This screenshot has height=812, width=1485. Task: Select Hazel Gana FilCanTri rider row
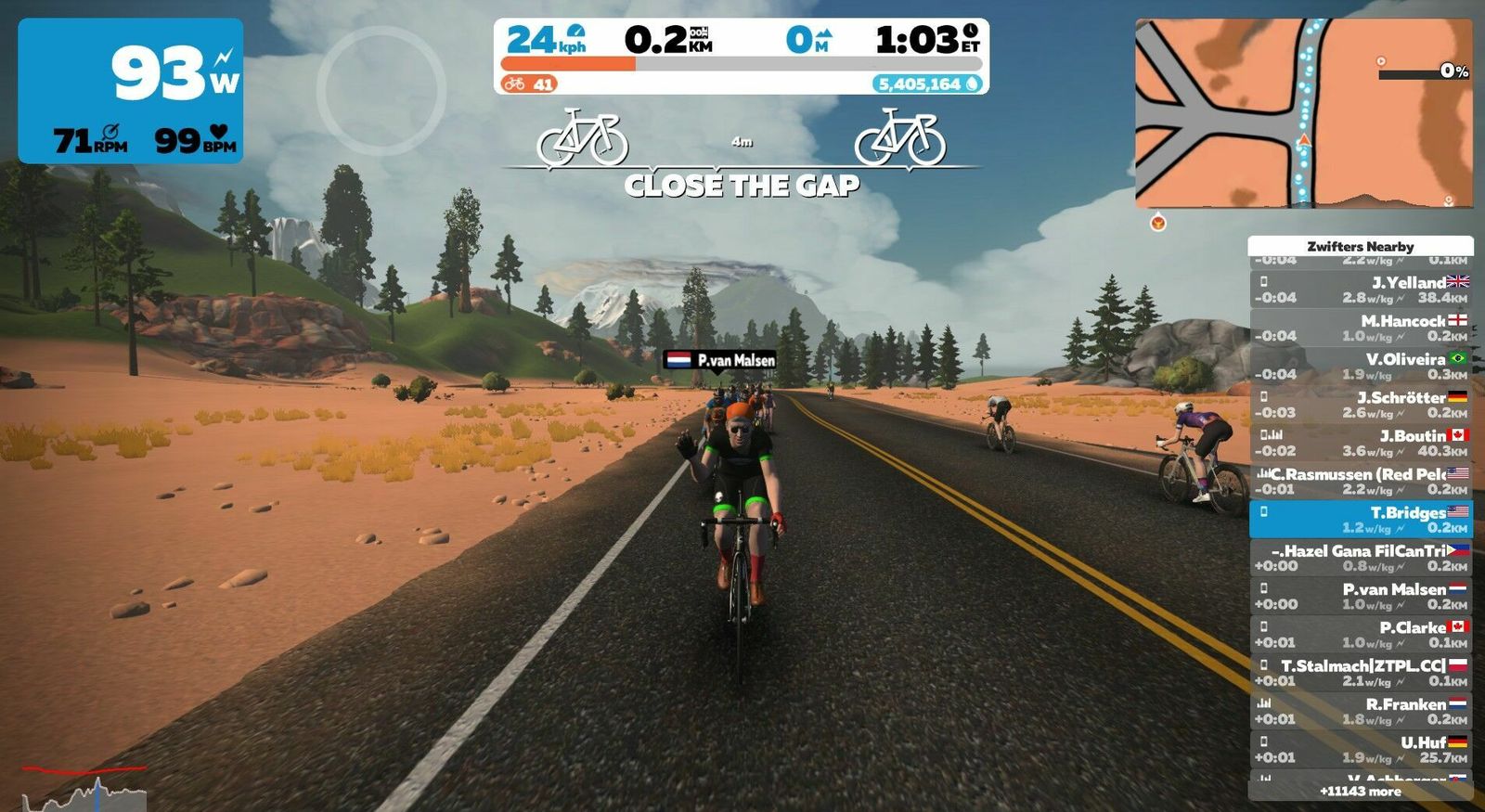pos(1361,558)
